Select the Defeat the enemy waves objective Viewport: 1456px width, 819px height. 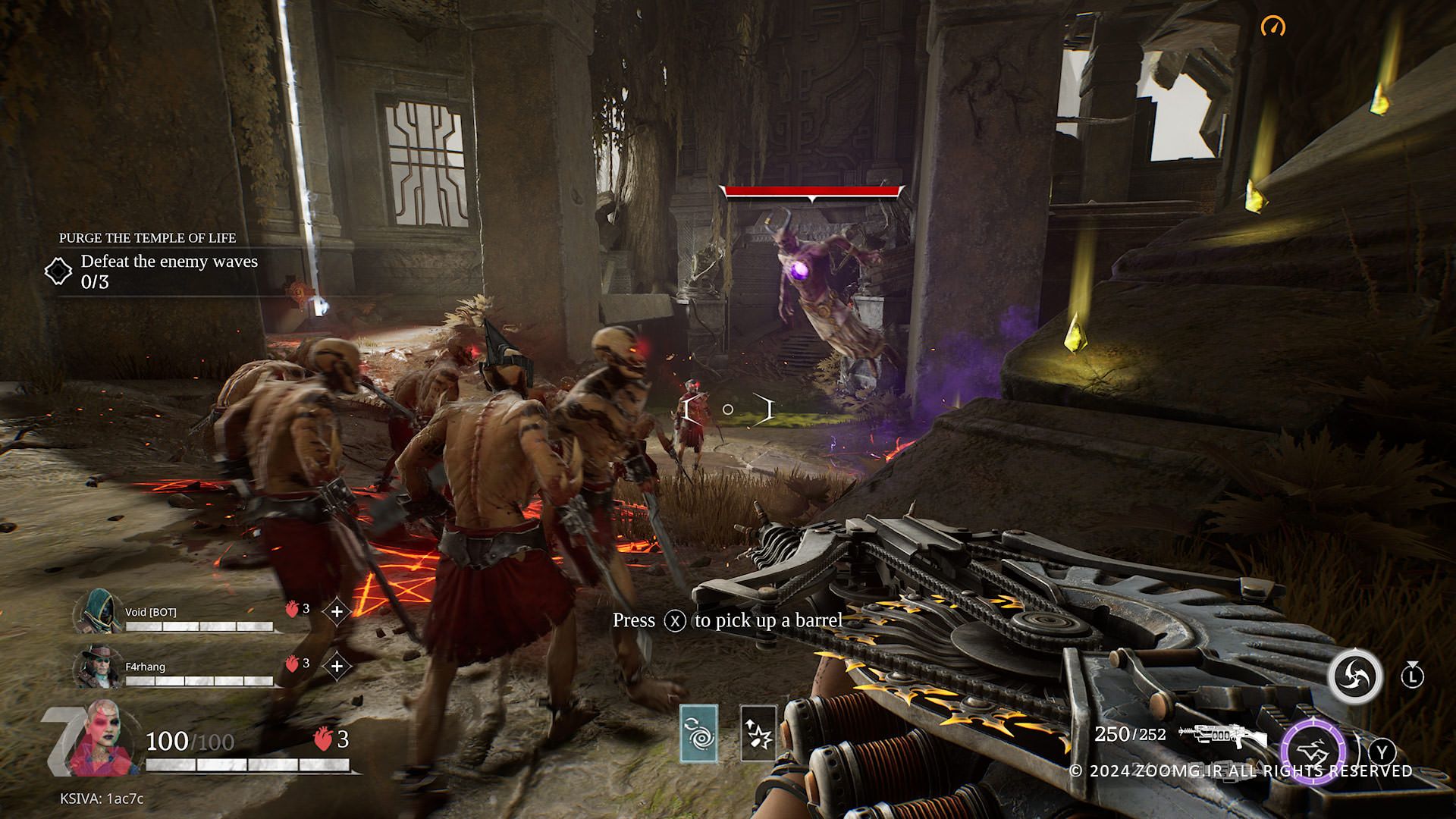[x=168, y=262]
